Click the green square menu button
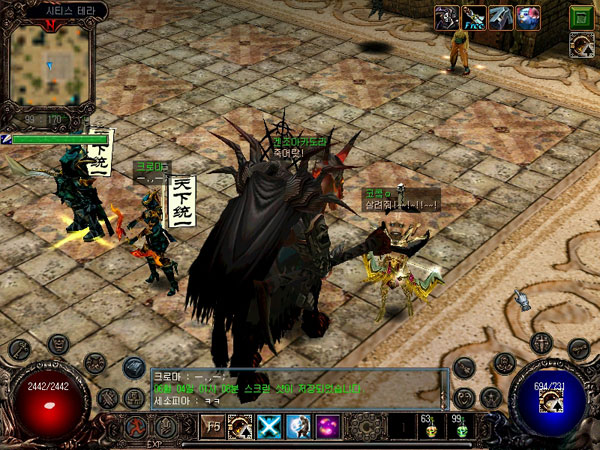600x450 pixels. [x=581, y=16]
